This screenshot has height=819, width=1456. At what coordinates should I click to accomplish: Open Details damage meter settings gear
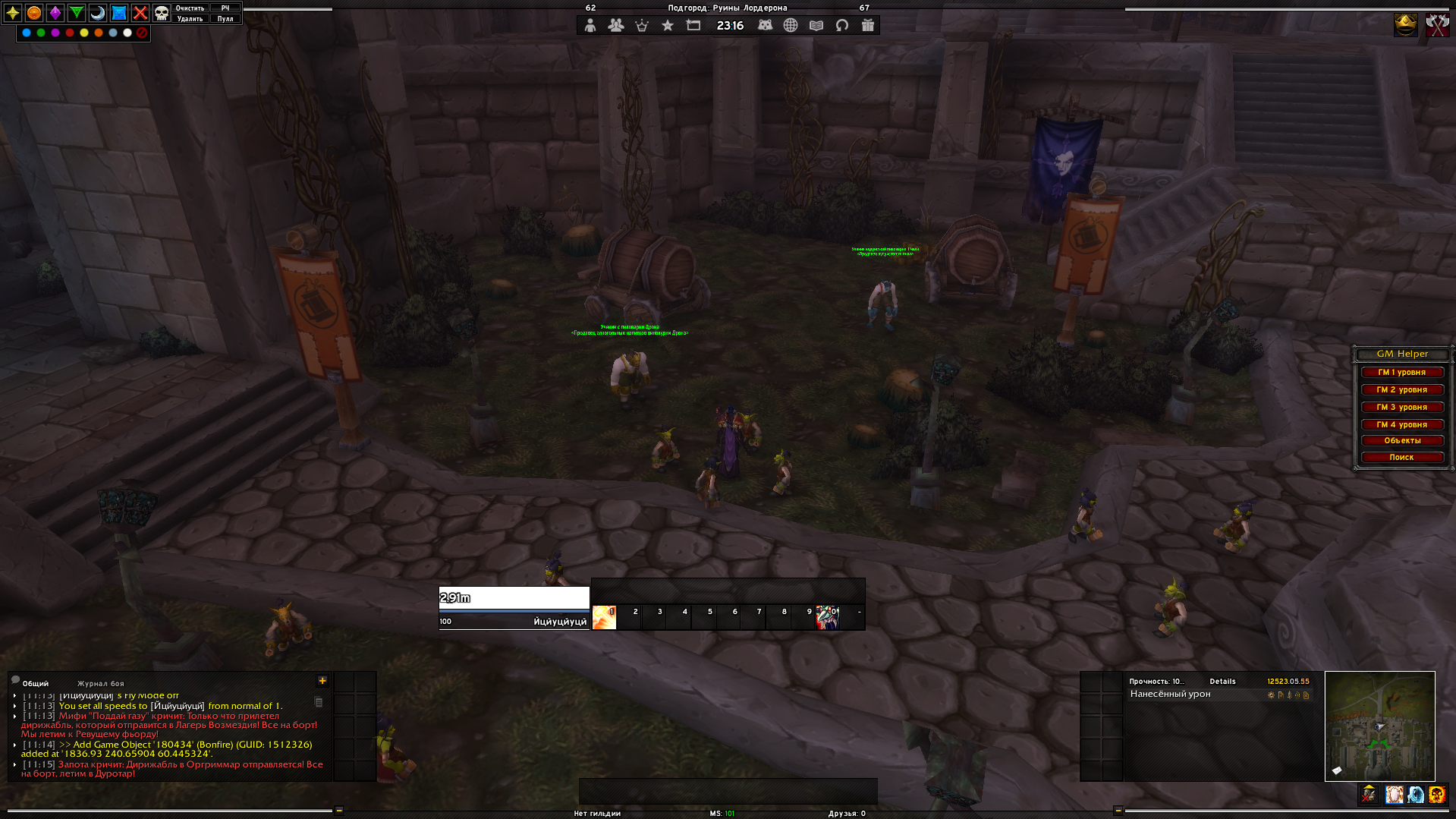click(1271, 695)
